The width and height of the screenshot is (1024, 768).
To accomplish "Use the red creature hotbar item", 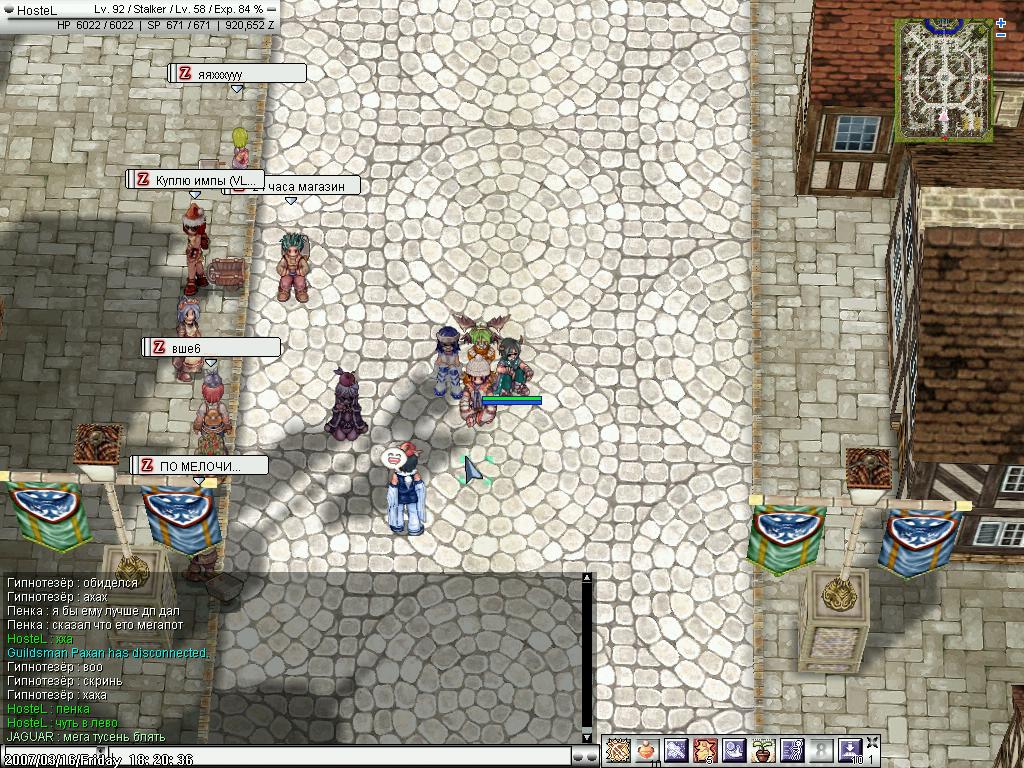I will click(x=705, y=750).
